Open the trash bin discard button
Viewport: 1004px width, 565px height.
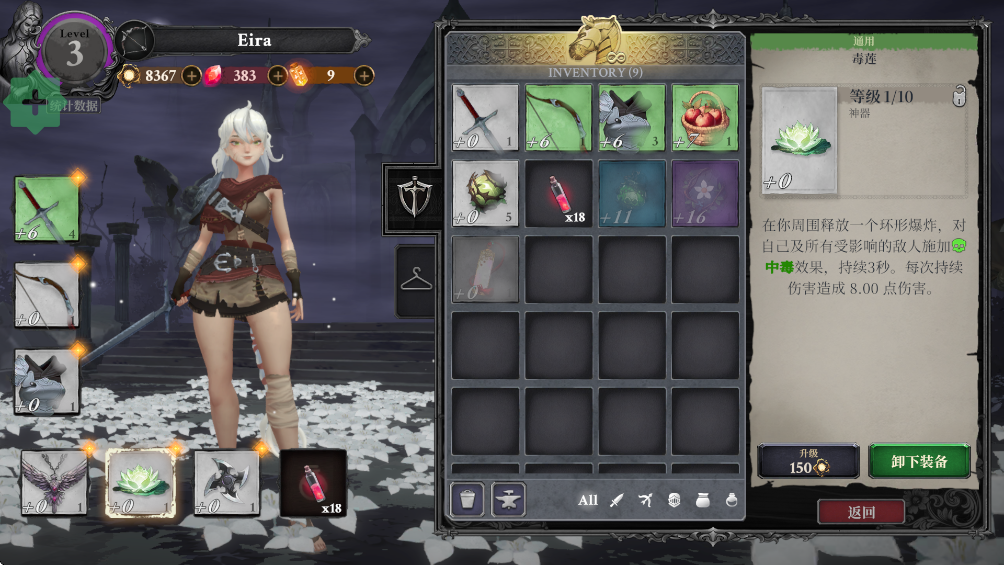tap(467, 499)
